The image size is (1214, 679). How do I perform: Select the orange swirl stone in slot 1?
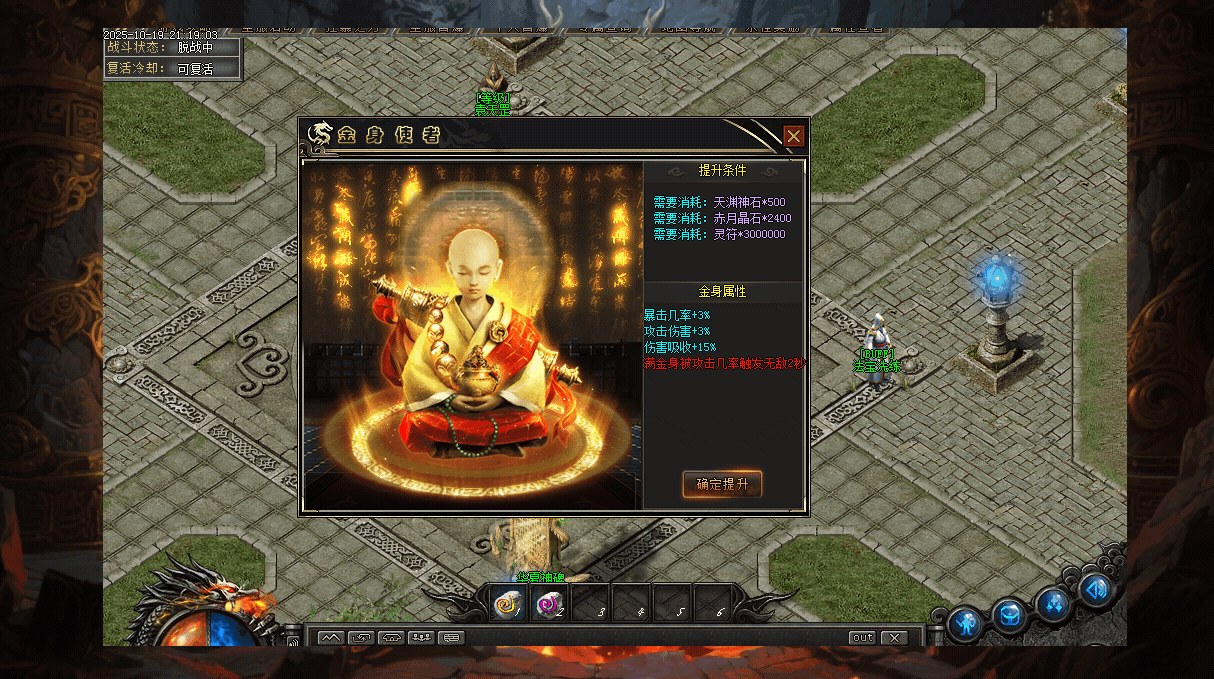click(x=508, y=604)
